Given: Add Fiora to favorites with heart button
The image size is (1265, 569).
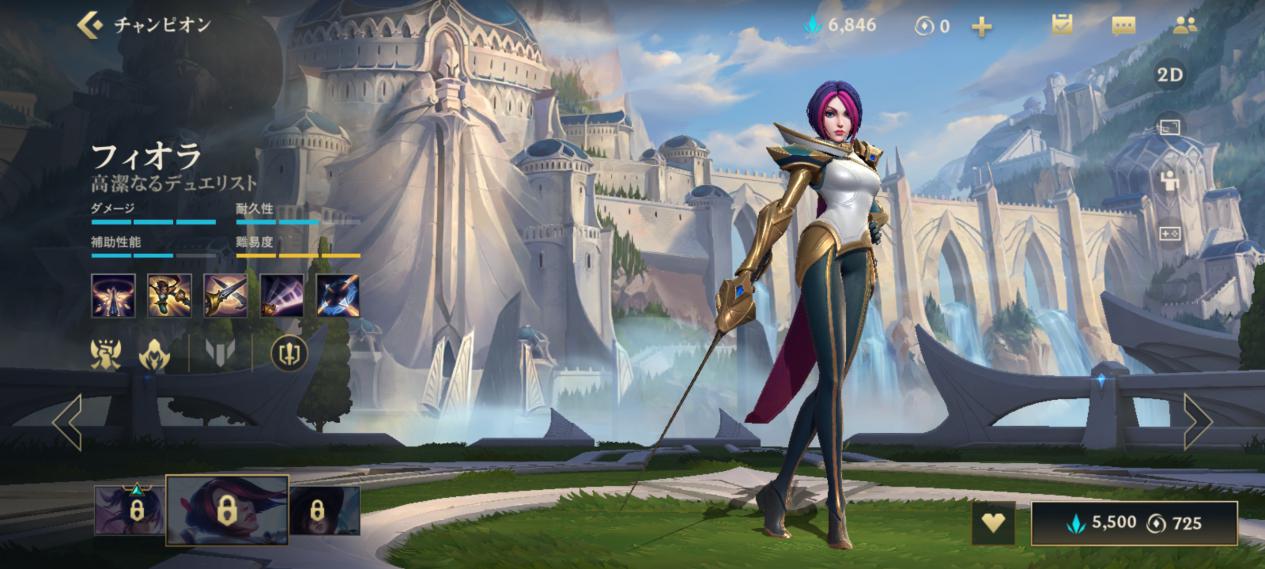Looking at the screenshot, I should pos(993,523).
